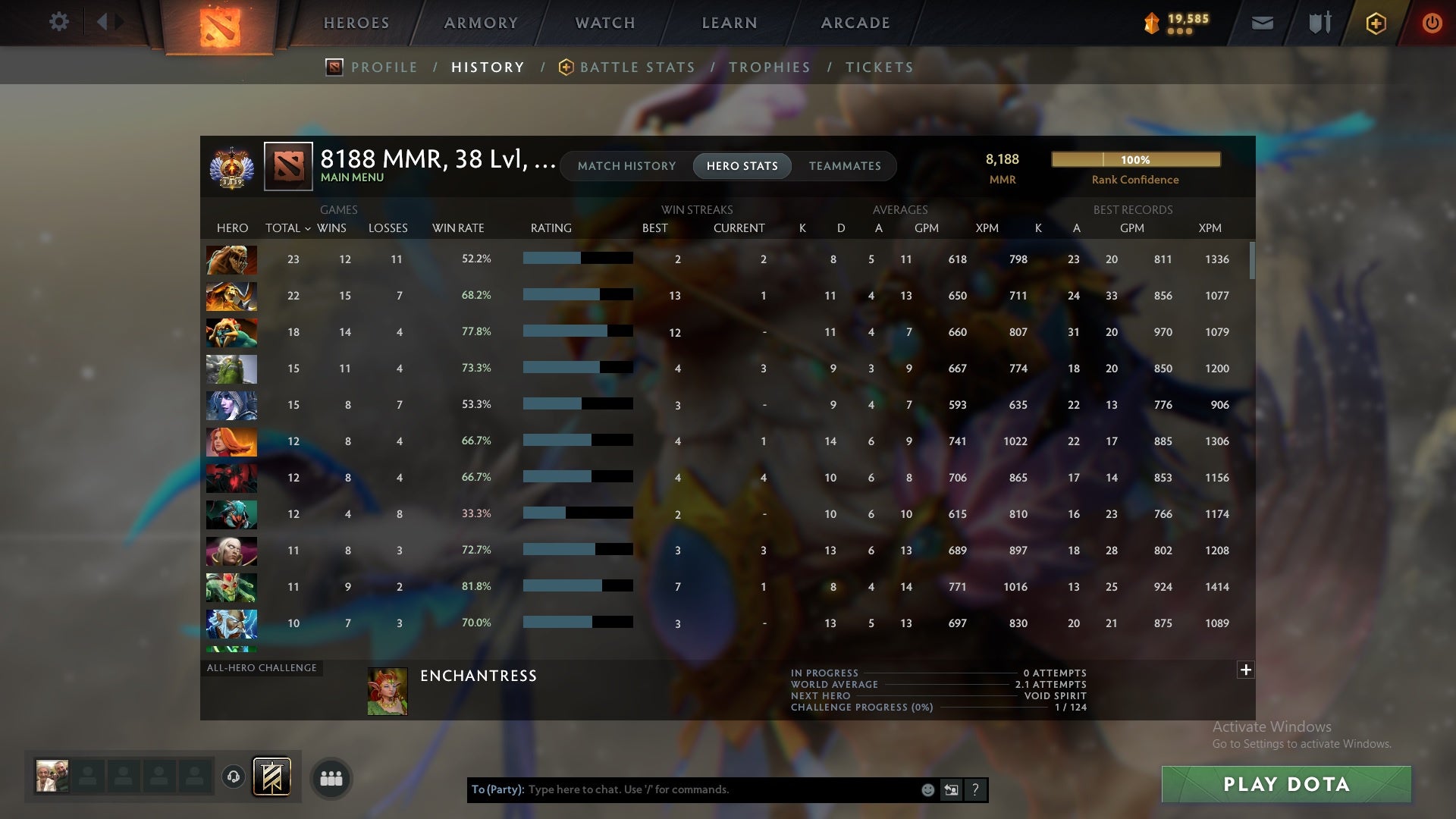Open the mail inbox envelope icon
Viewport: 1456px width, 819px height.
coord(1262,23)
